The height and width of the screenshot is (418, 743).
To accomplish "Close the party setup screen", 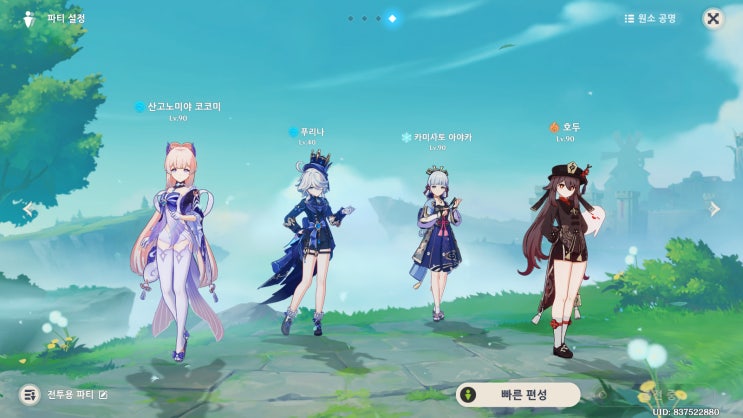I will [x=713, y=18].
